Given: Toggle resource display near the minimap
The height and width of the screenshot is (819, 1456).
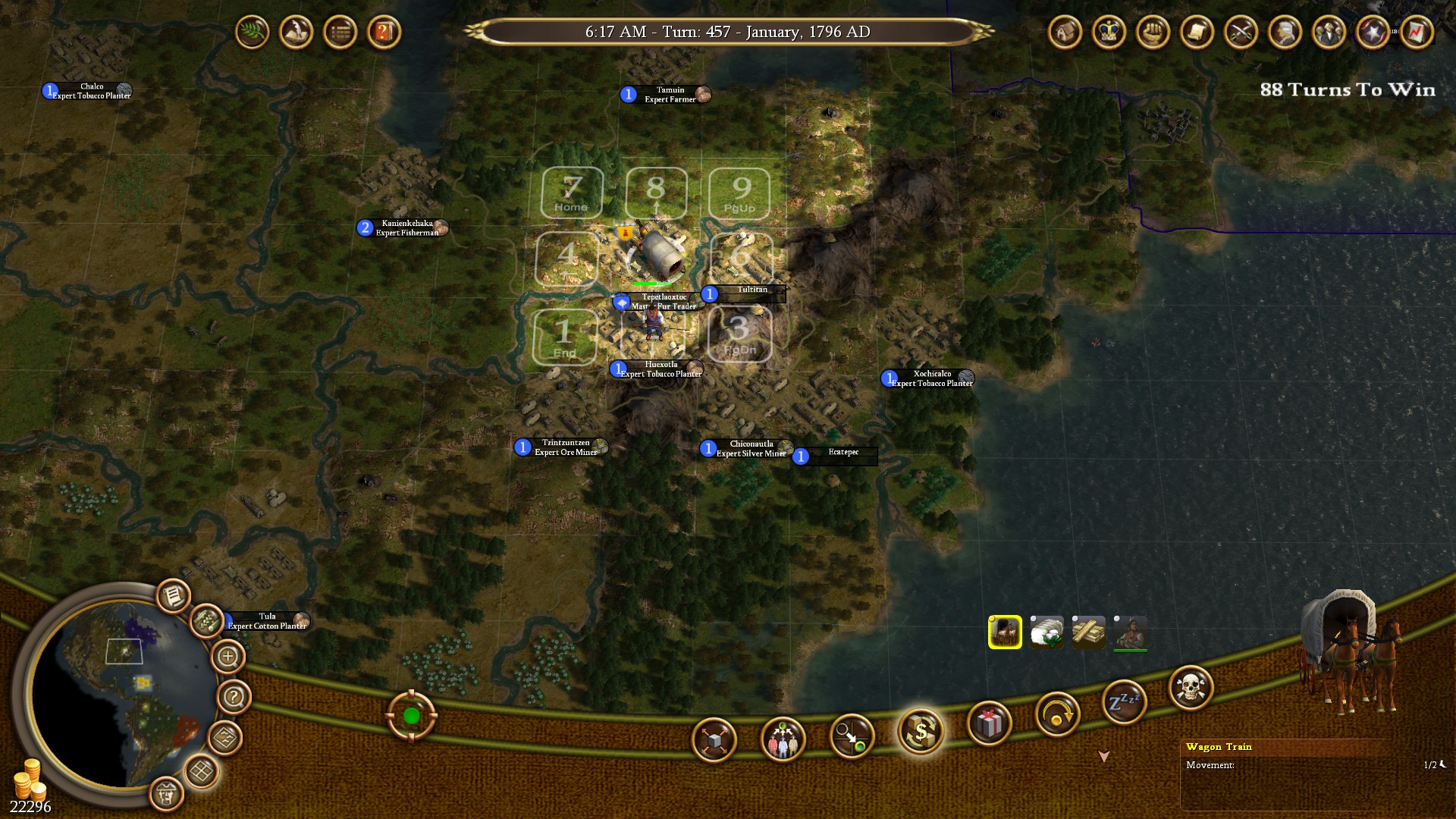Looking at the screenshot, I should tap(205, 622).
